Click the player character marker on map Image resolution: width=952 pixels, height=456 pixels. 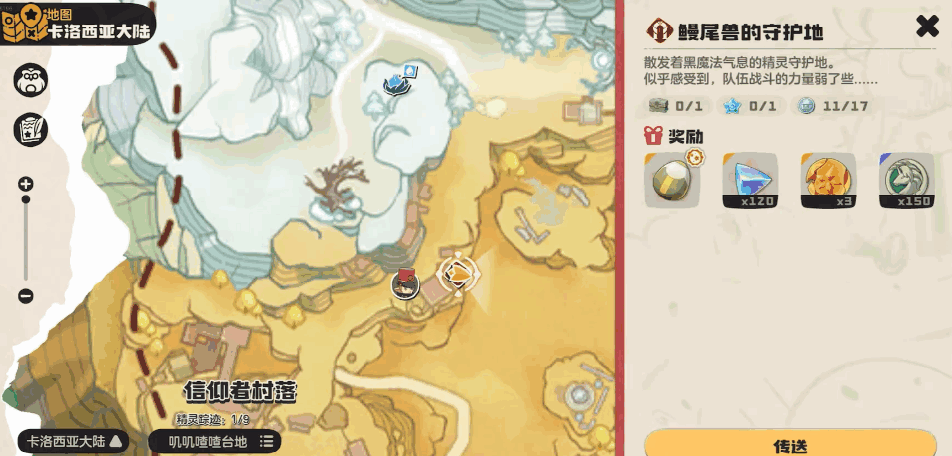(x=405, y=284)
